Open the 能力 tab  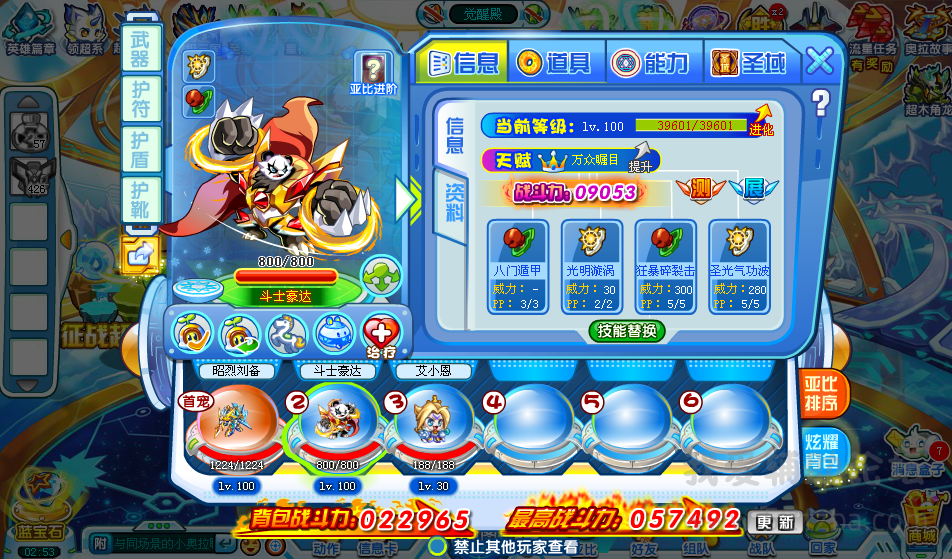pos(652,63)
